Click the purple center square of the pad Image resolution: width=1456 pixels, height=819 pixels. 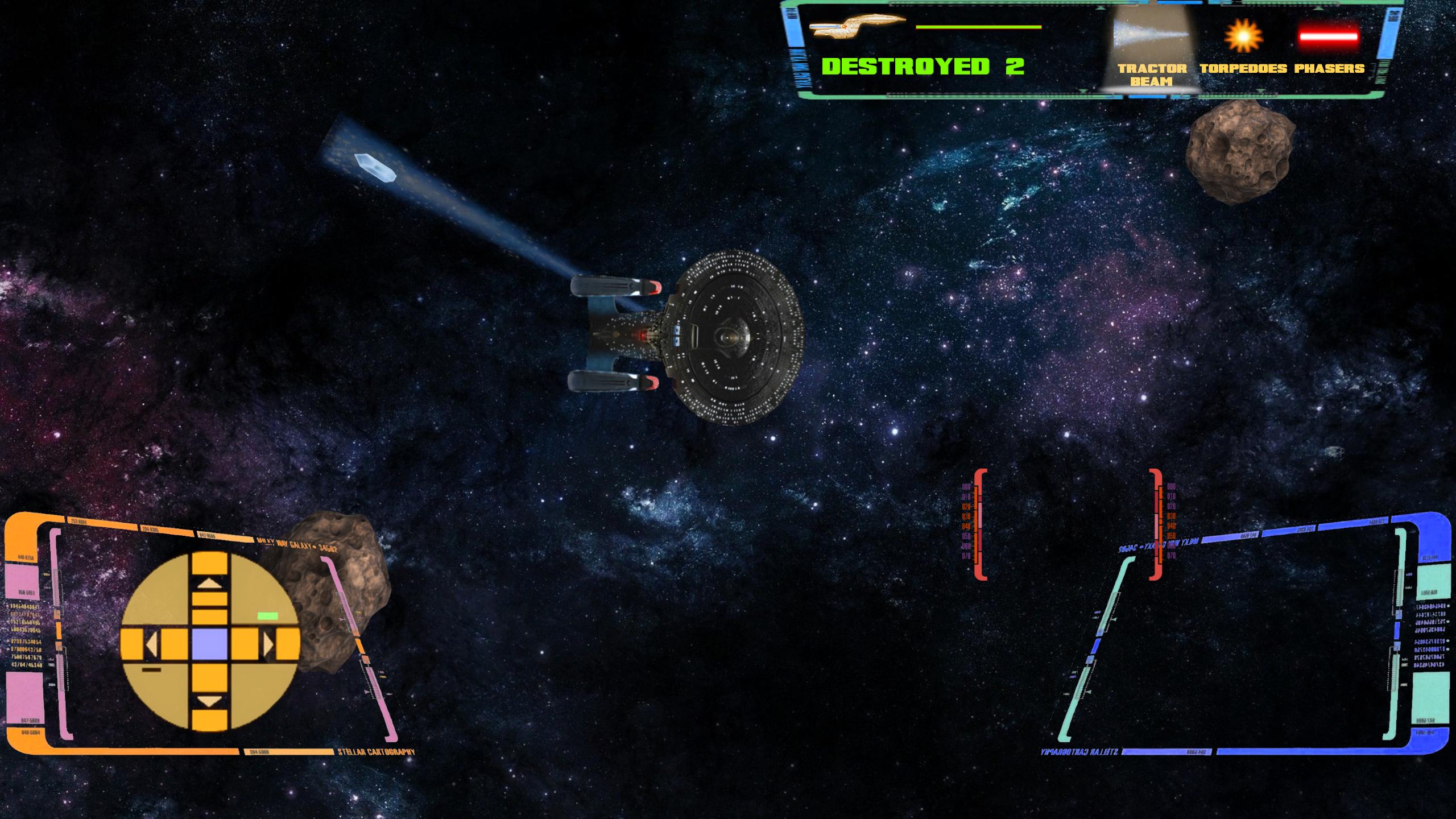pos(210,646)
